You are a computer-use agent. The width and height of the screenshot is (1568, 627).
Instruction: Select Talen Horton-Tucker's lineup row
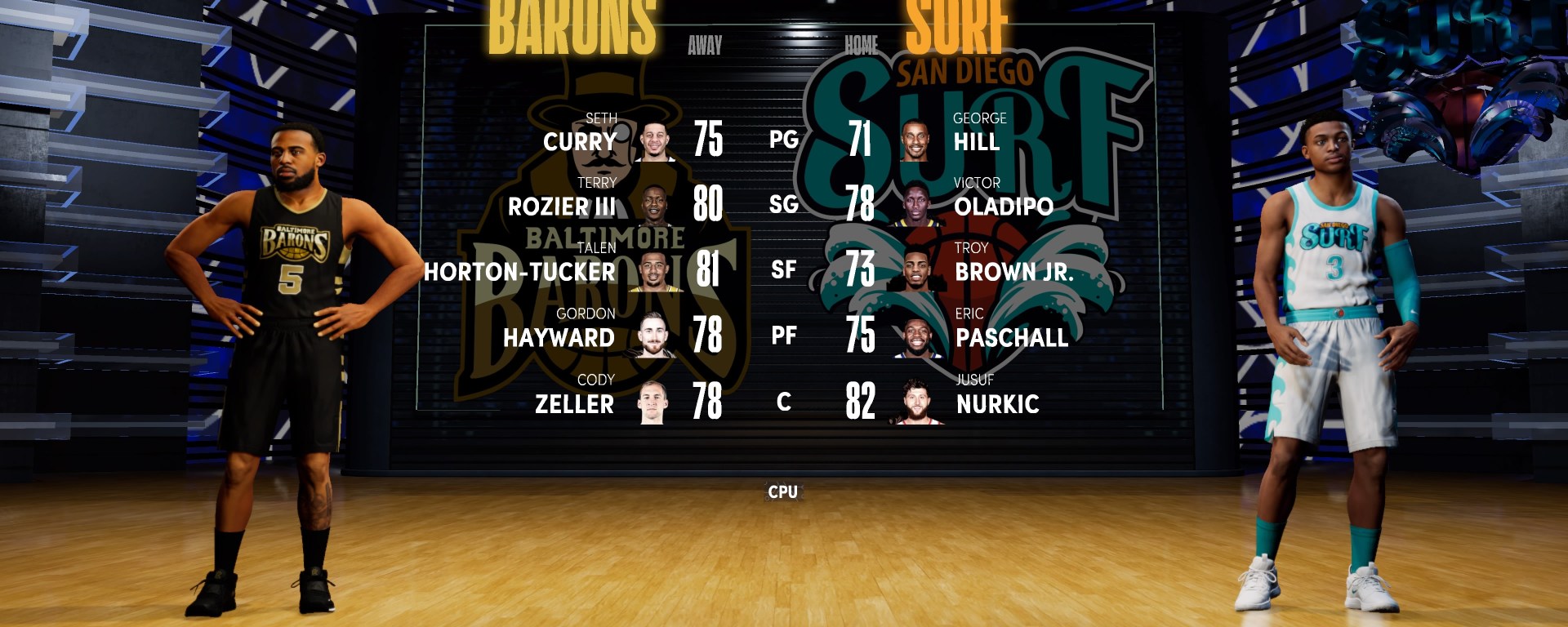coord(520,272)
